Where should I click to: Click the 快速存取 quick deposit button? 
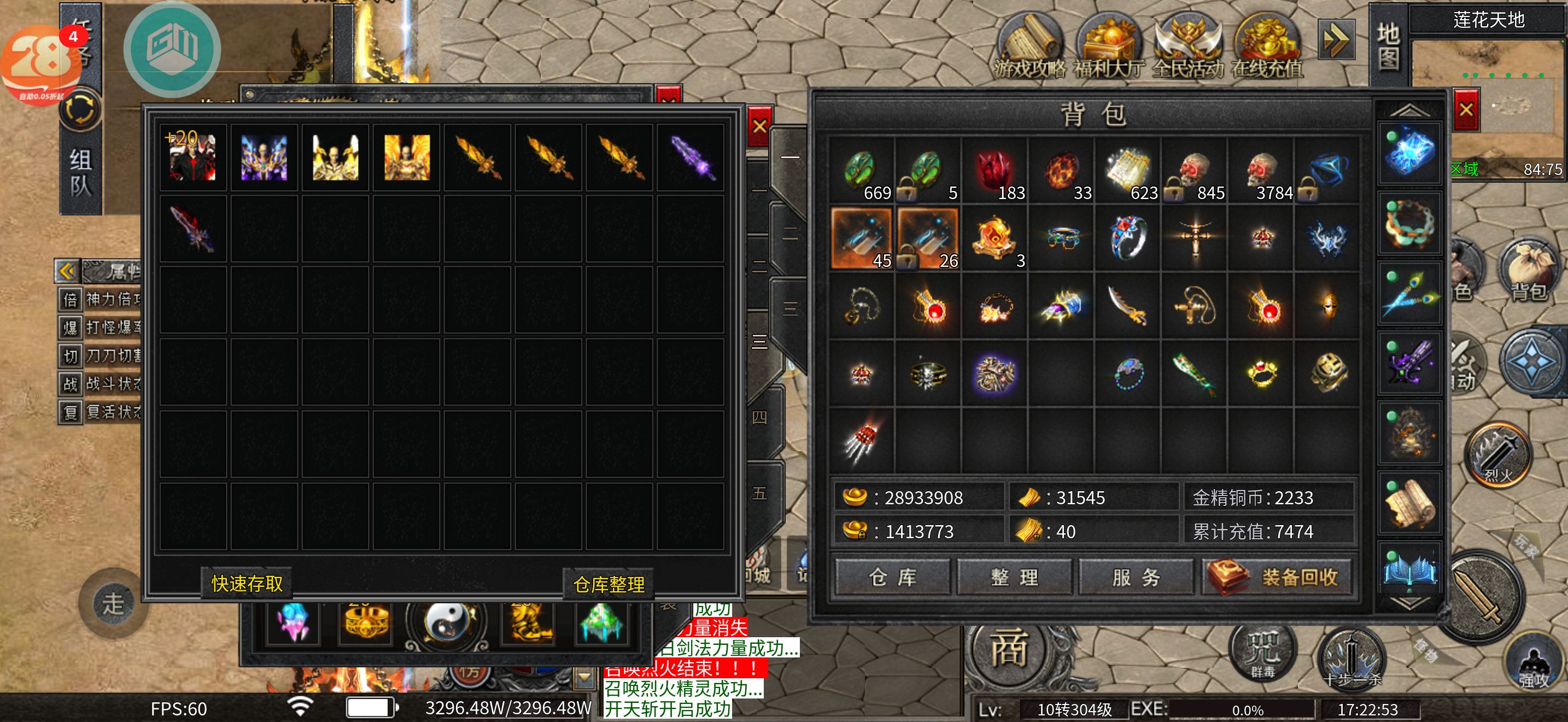click(x=247, y=584)
